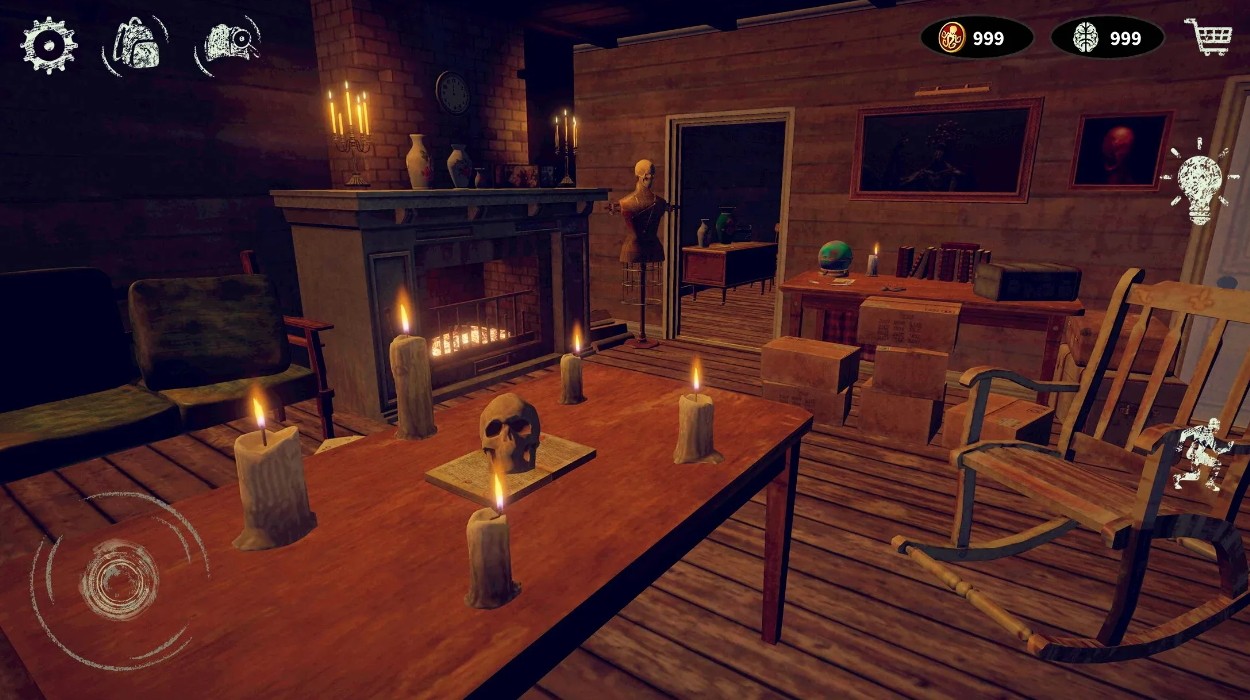1250x700 pixels.
Task: Open the backpack inventory
Action: point(135,45)
